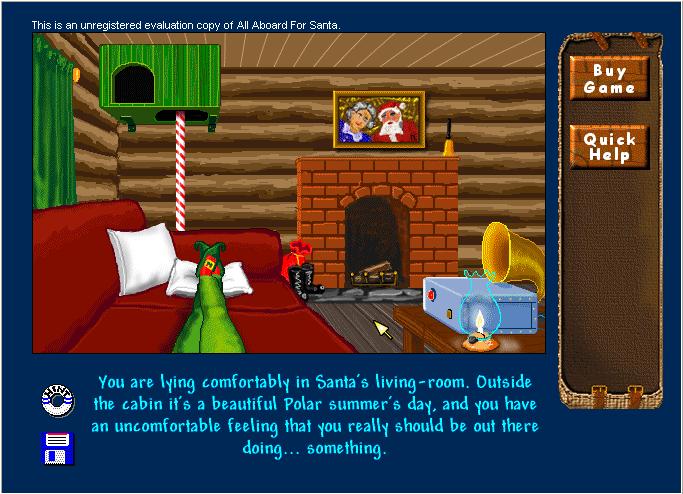Save the game with the floppy disk icon
683x494 pixels.
pyautogui.click(x=56, y=446)
